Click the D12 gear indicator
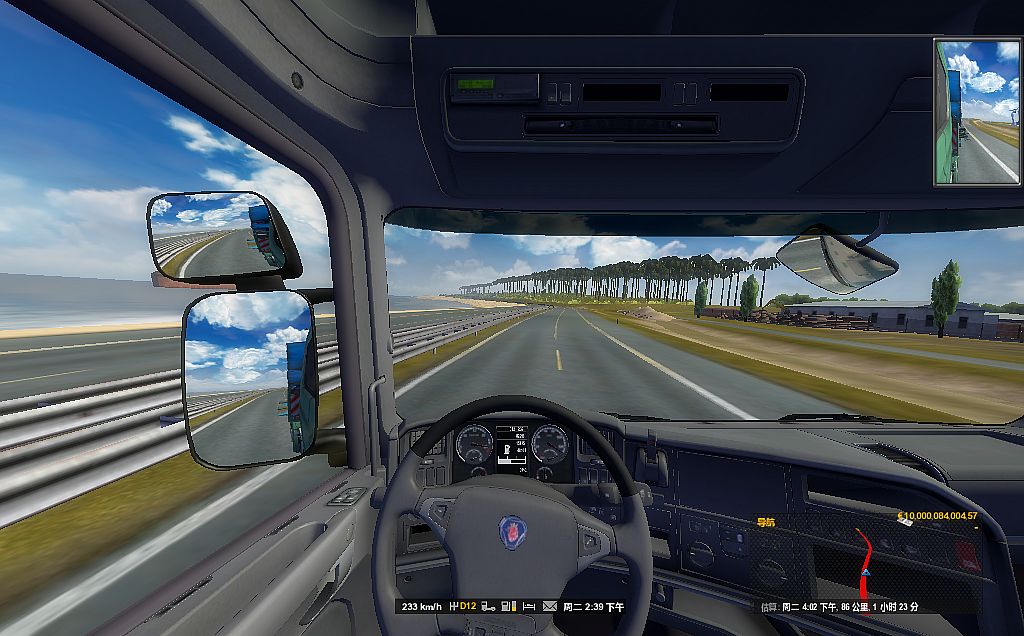The image size is (1024, 636). tap(468, 606)
